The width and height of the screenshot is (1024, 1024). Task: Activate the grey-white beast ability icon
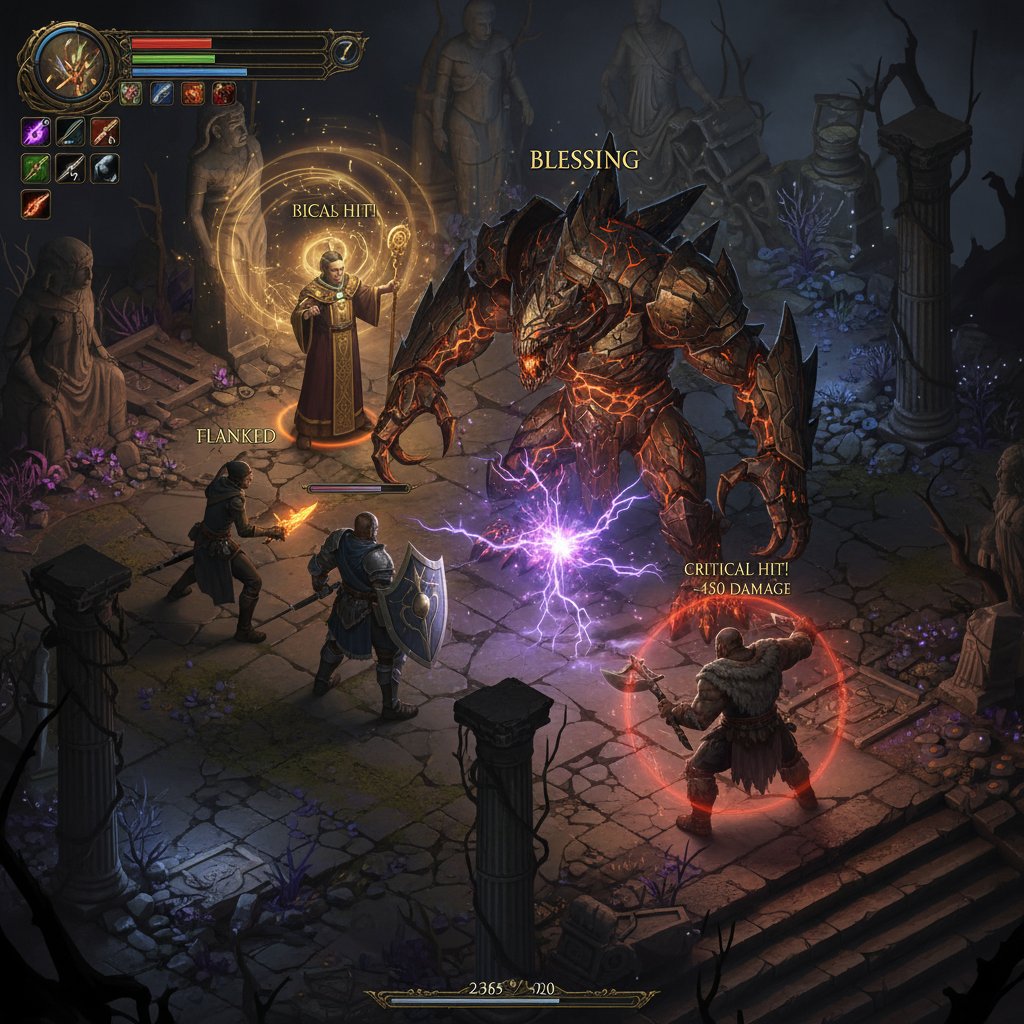pyautogui.click(x=104, y=168)
